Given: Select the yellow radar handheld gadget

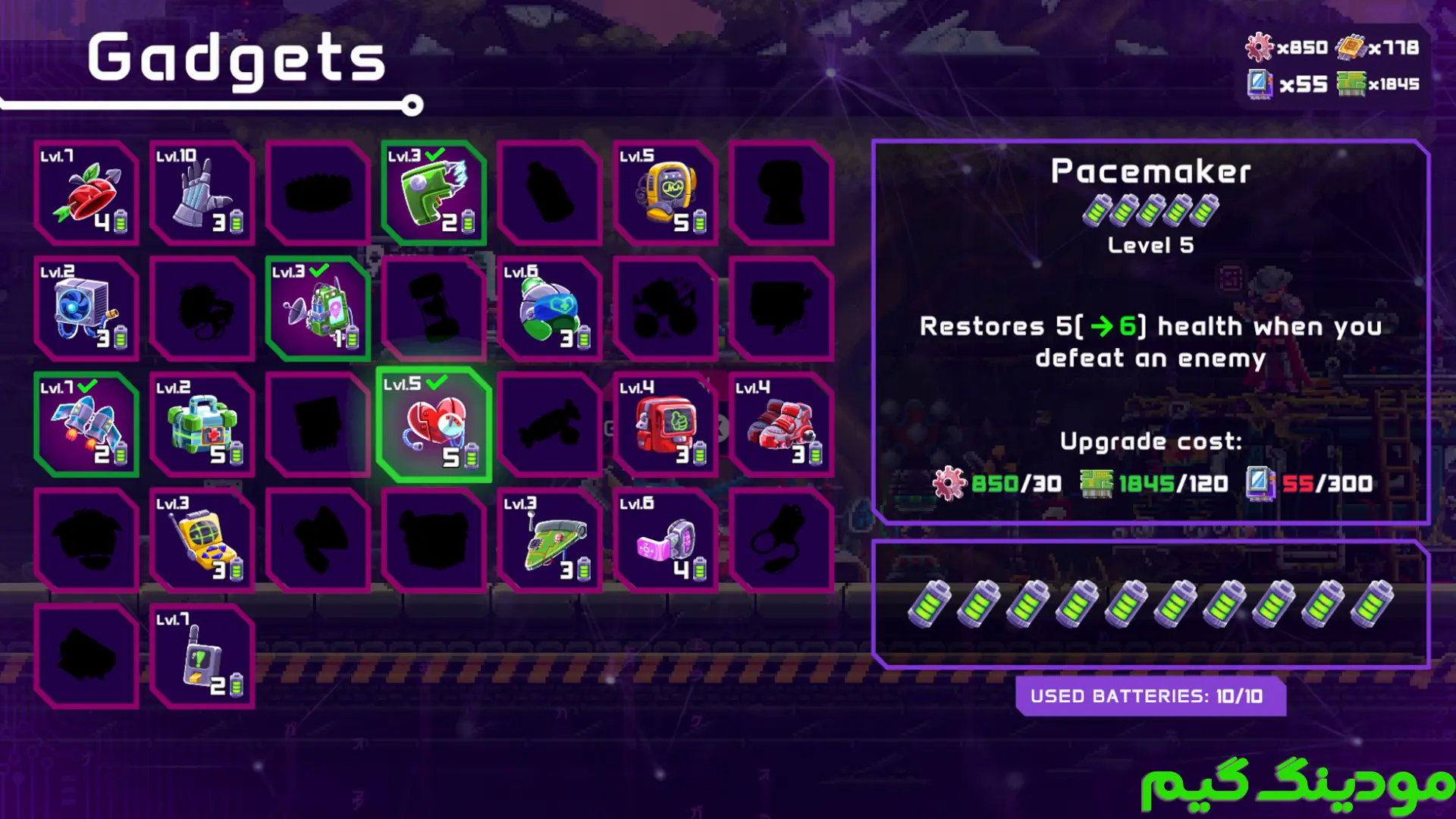Looking at the screenshot, I should point(202,540).
